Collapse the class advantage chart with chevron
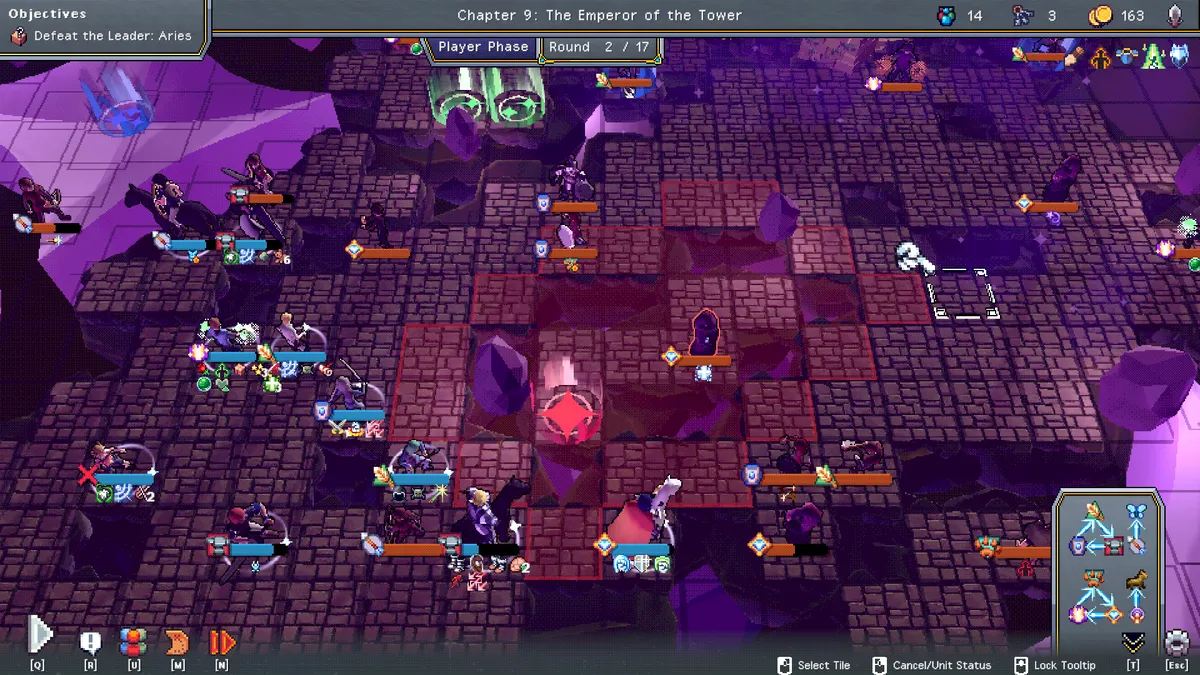 tap(1133, 642)
